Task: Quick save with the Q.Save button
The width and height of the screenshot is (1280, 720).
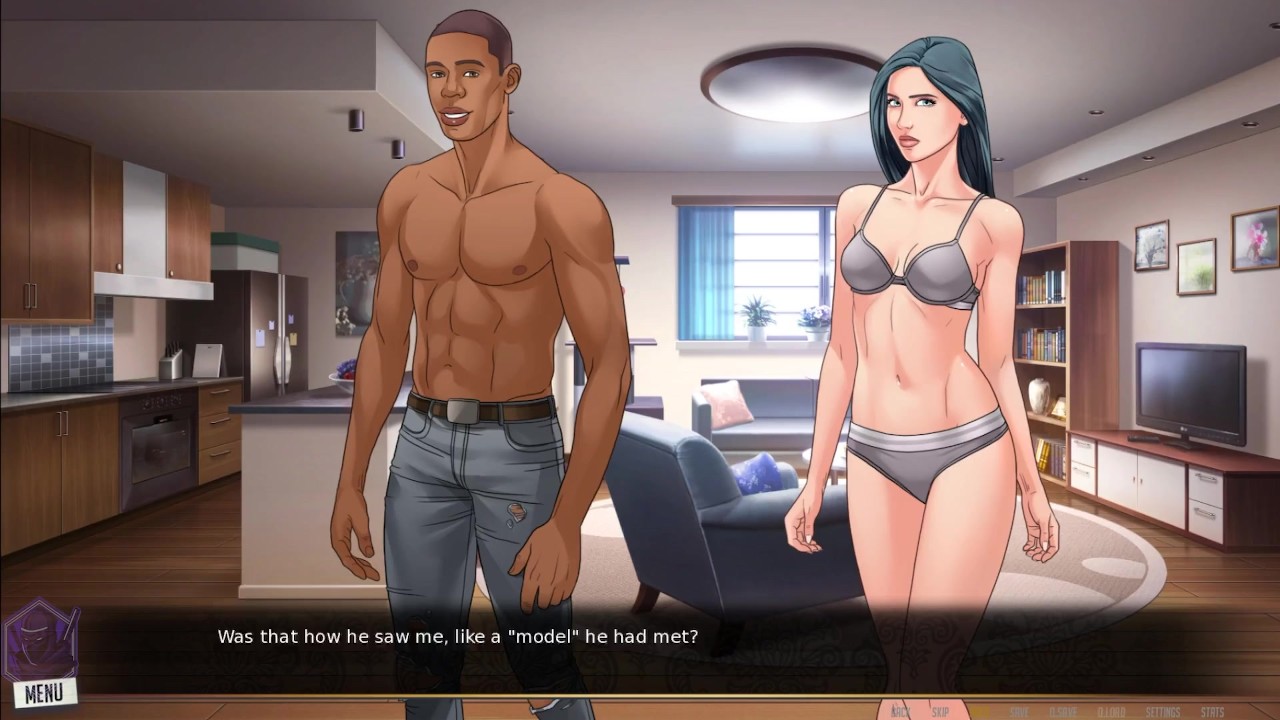Action: tap(1063, 712)
